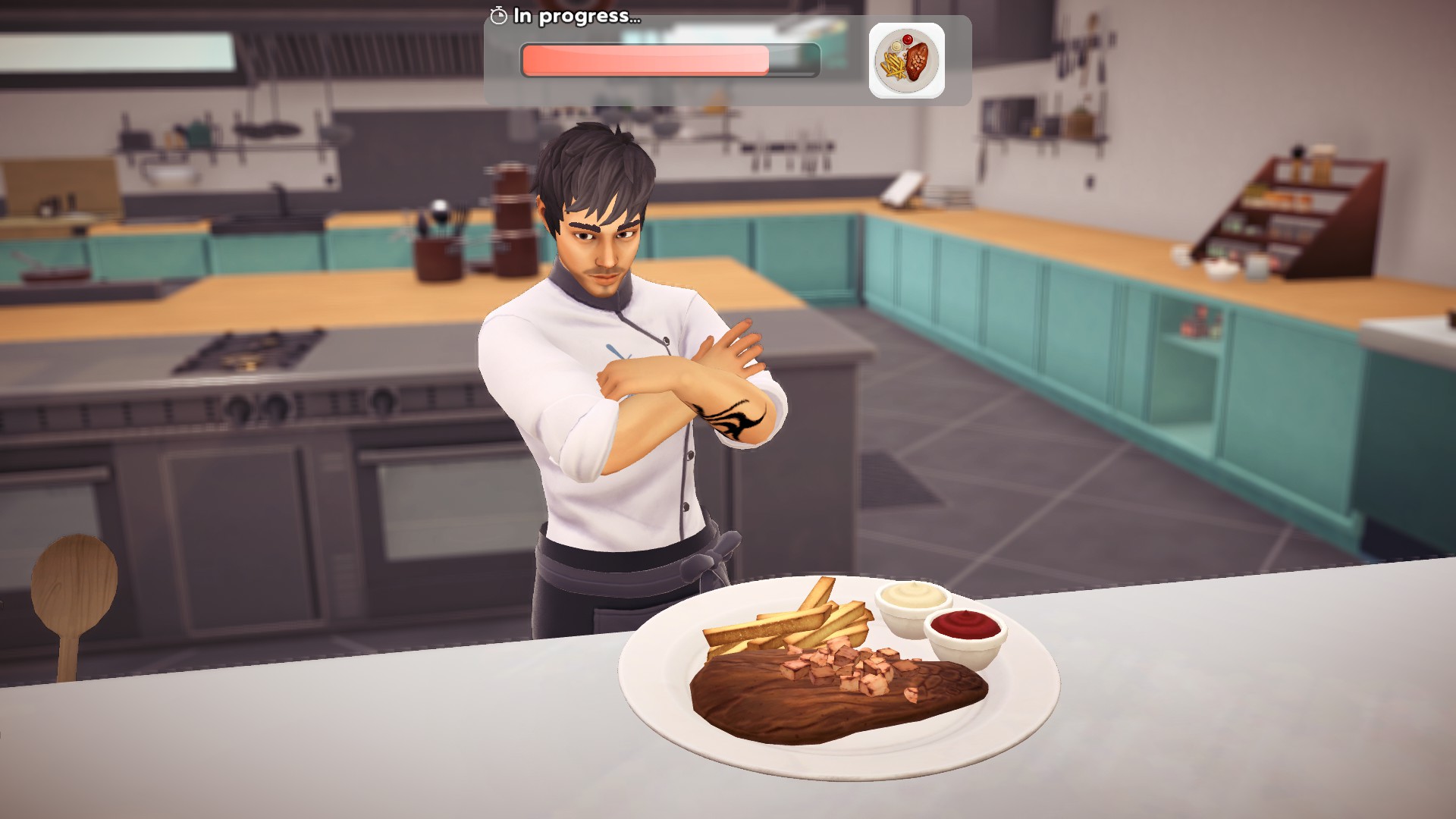Select the fries on the dish thumbnail

894,66
